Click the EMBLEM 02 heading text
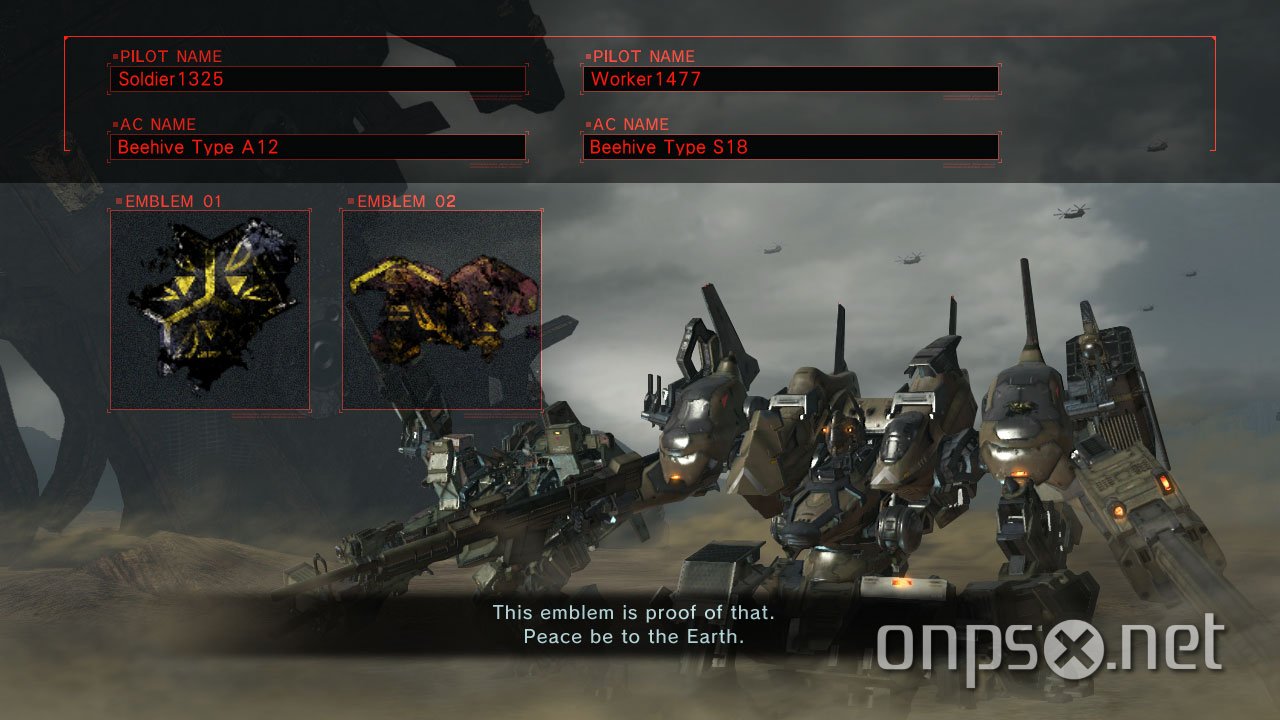 pos(404,201)
